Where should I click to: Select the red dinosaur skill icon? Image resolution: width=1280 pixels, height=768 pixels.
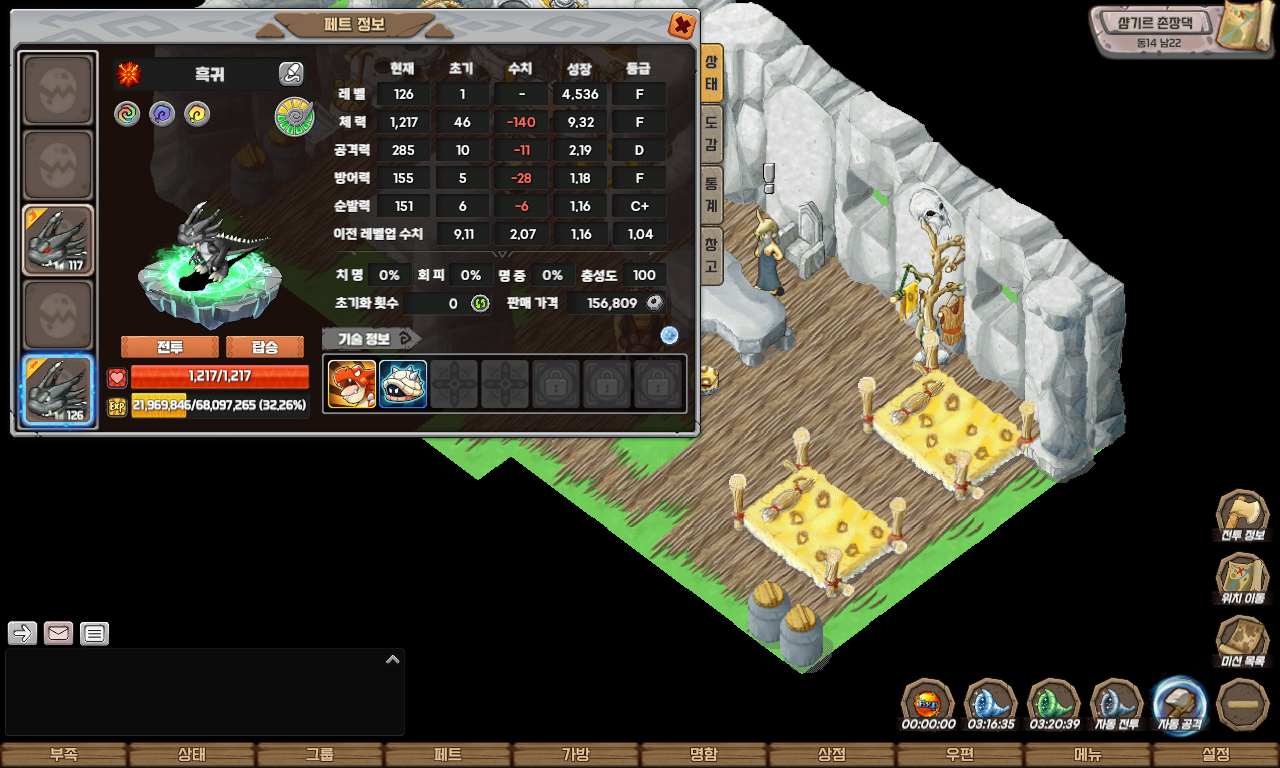point(352,384)
